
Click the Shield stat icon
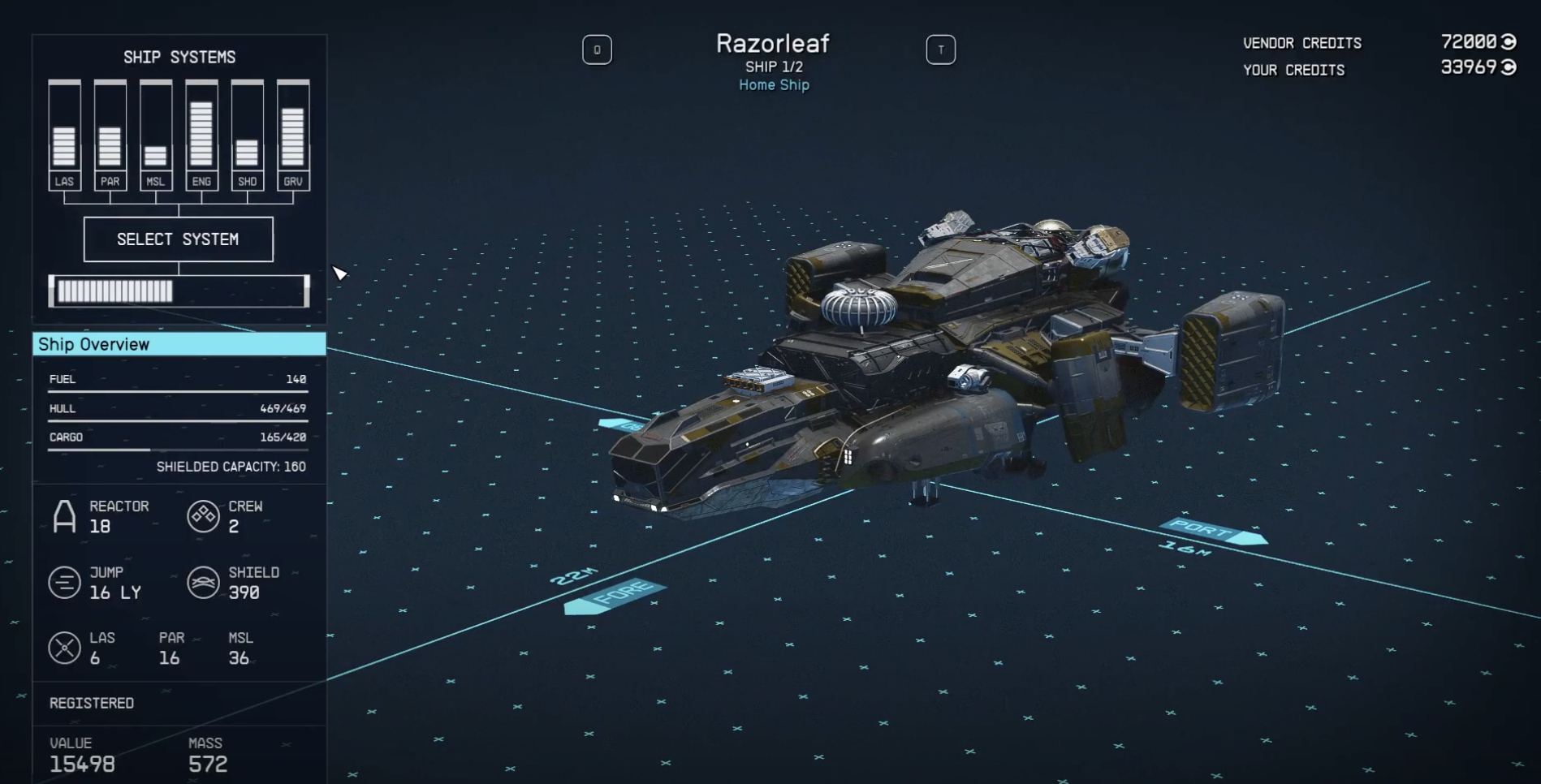tap(203, 583)
